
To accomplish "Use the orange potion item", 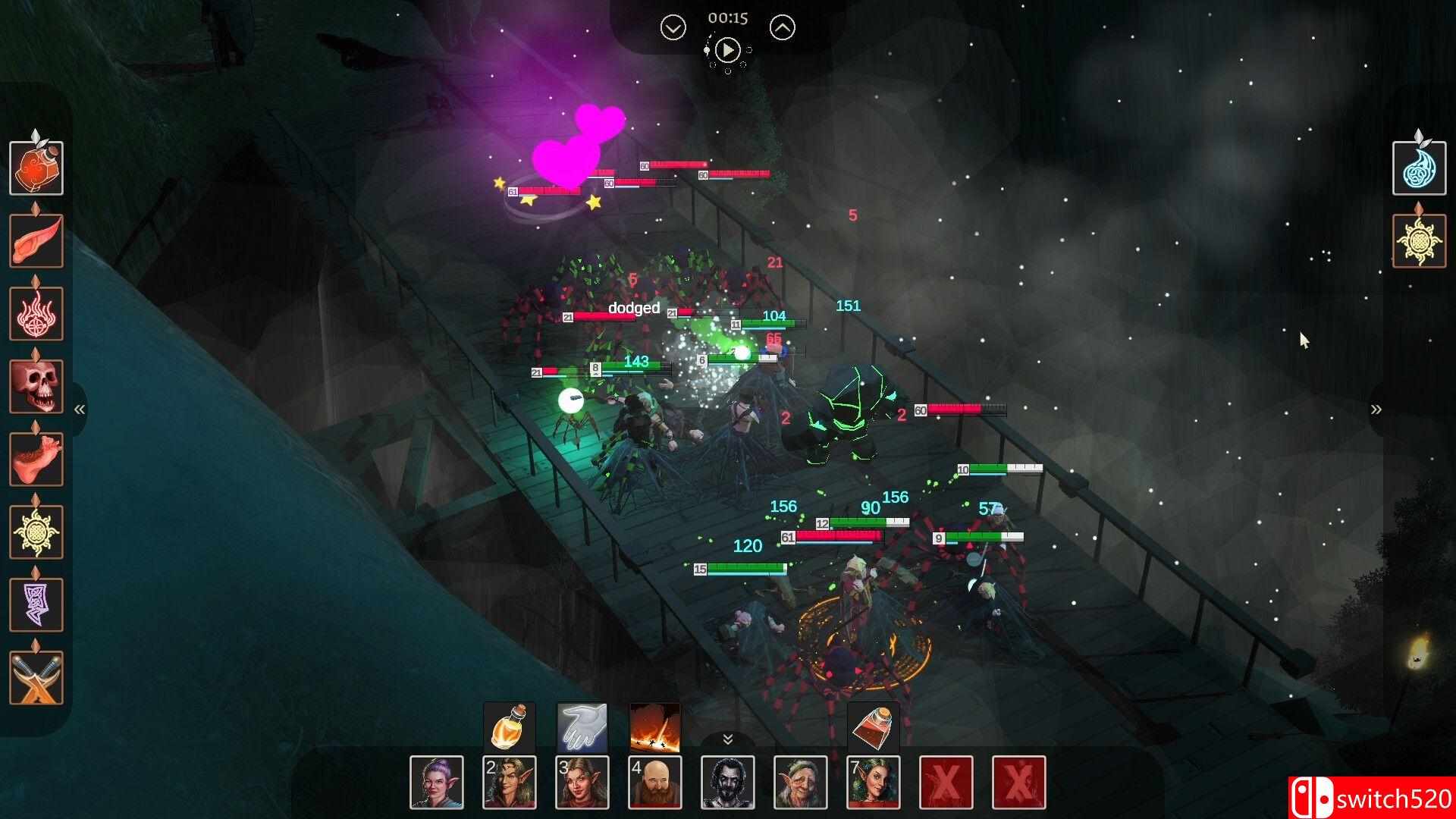I will coord(510,727).
